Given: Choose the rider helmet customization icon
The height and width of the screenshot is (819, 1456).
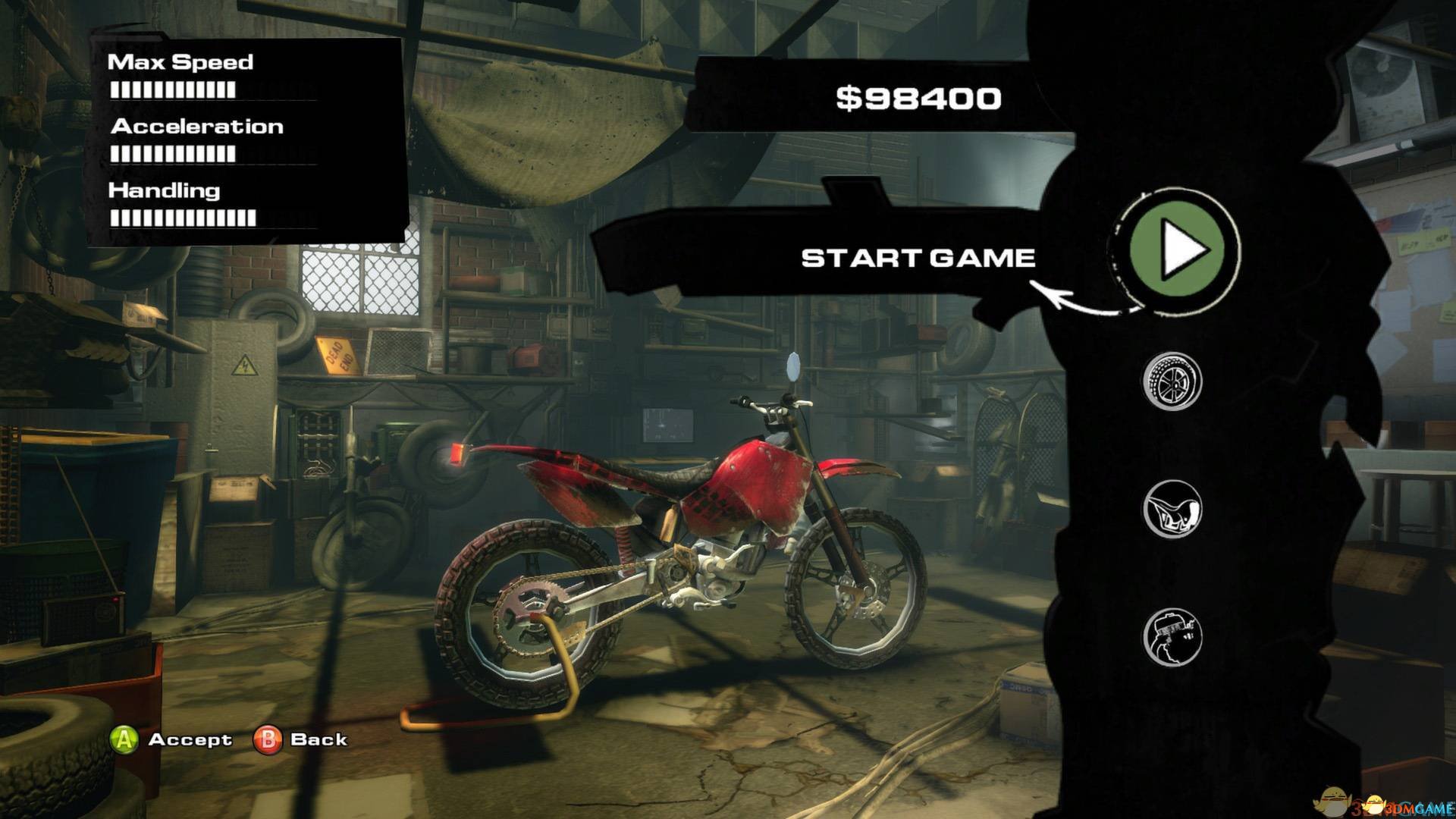Looking at the screenshot, I should point(1172,636).
